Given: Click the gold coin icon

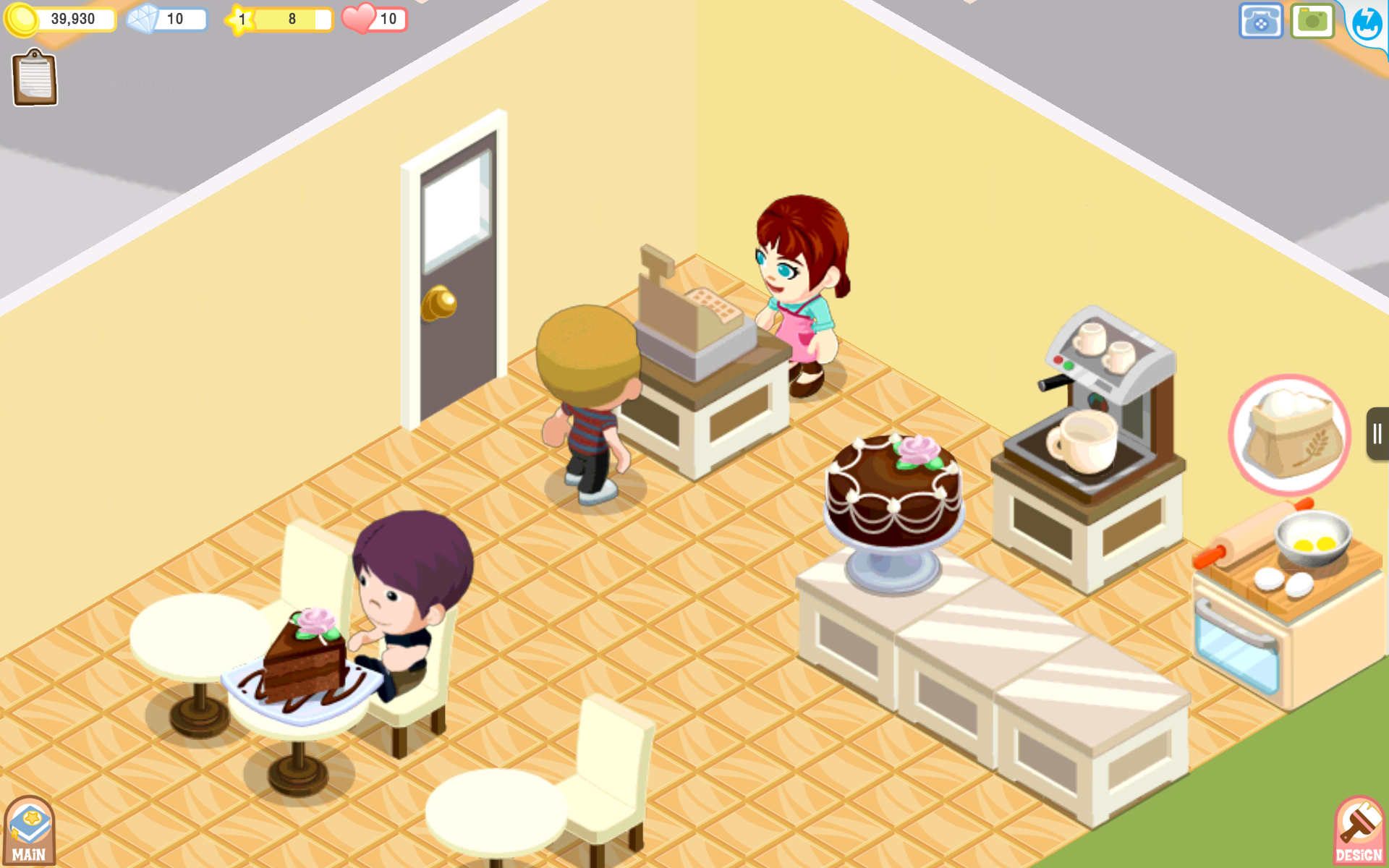Looking at the screenshot, I should 24,19.
